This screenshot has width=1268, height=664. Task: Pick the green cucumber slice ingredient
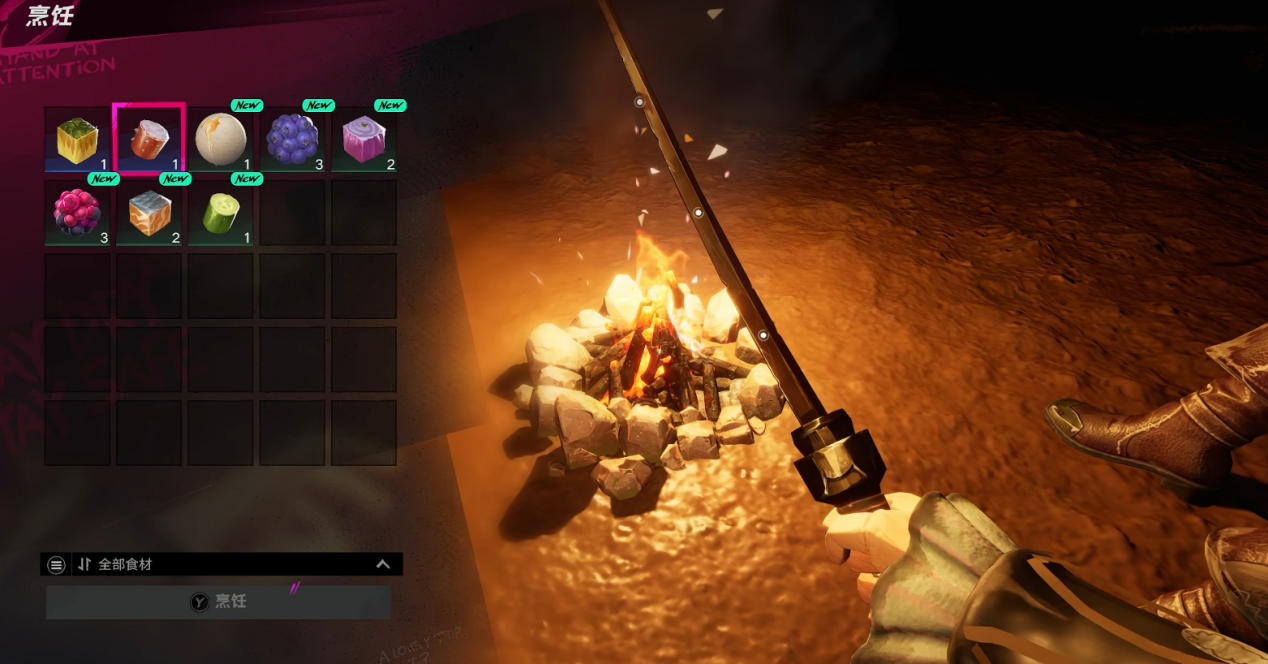221,212
